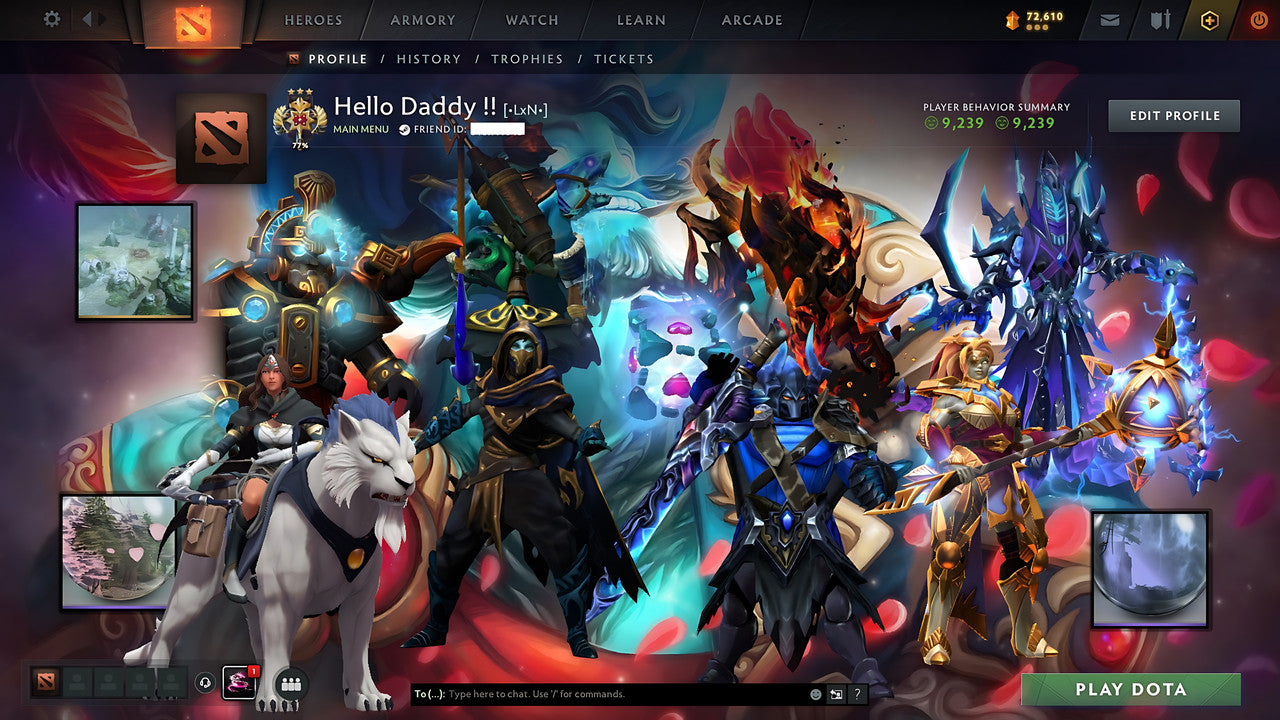The height and width of the screenshot is (720, 1280).
Task: Switch to the HISTORY tab
Action: (x=428, y=59)
